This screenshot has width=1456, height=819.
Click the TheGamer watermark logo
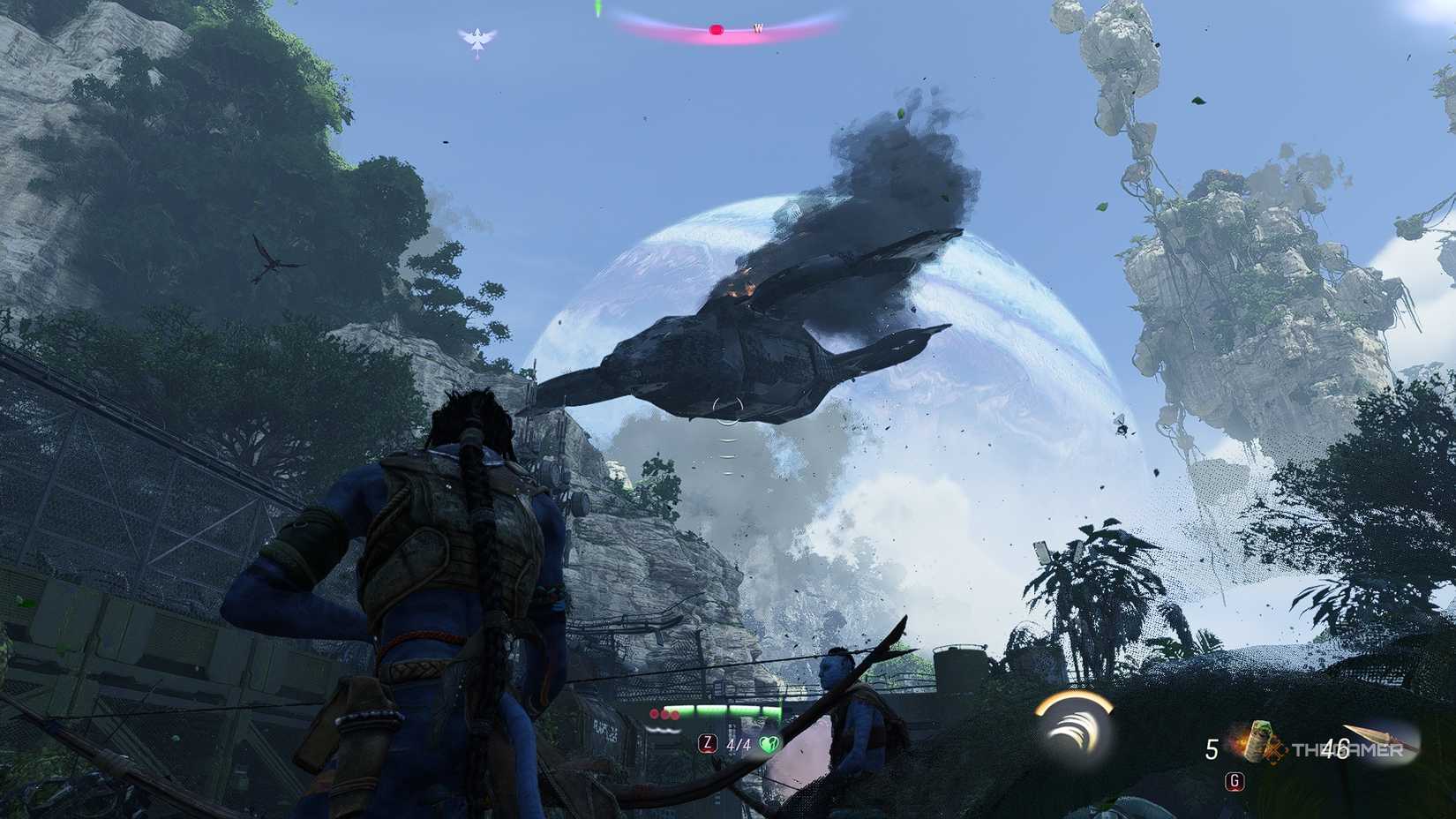(1347, 750)
